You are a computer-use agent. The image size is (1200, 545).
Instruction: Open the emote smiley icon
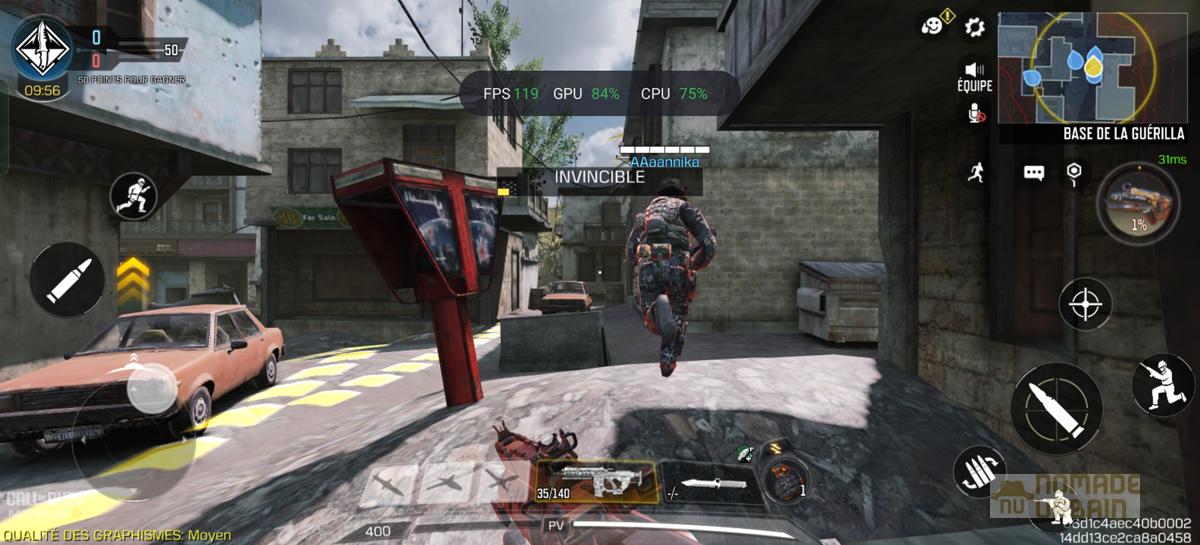point(934,25)
